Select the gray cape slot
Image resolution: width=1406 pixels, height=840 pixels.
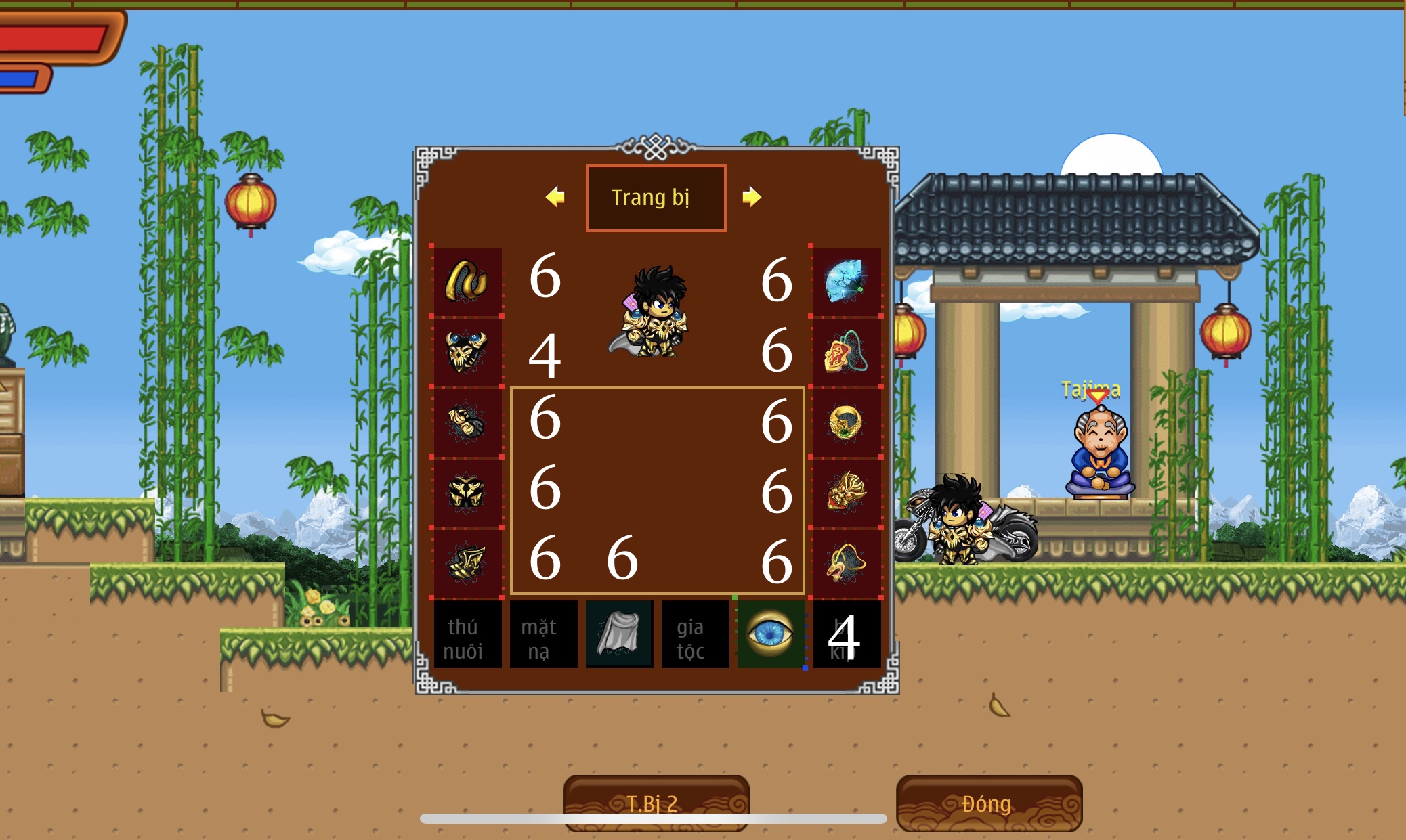(618, 634)
